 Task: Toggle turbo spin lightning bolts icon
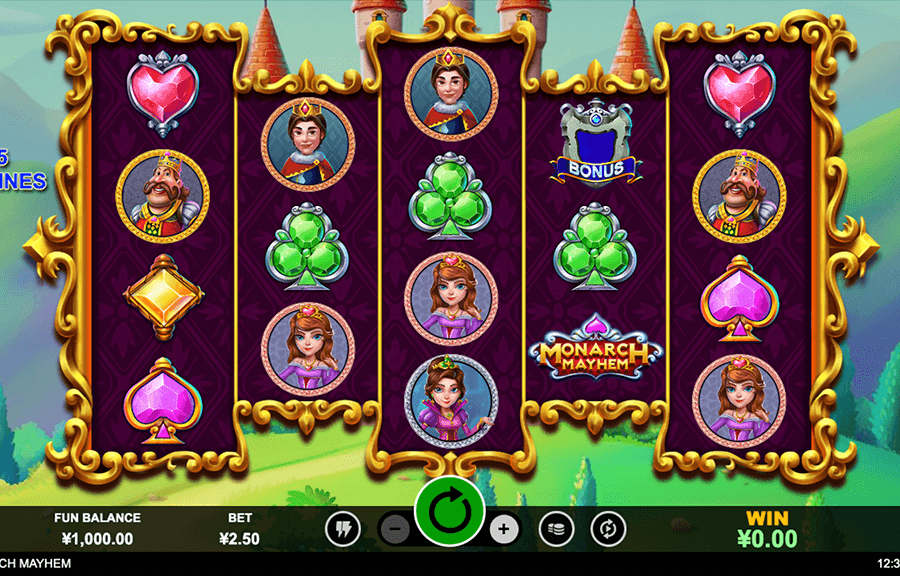click(x=343, y=529)
